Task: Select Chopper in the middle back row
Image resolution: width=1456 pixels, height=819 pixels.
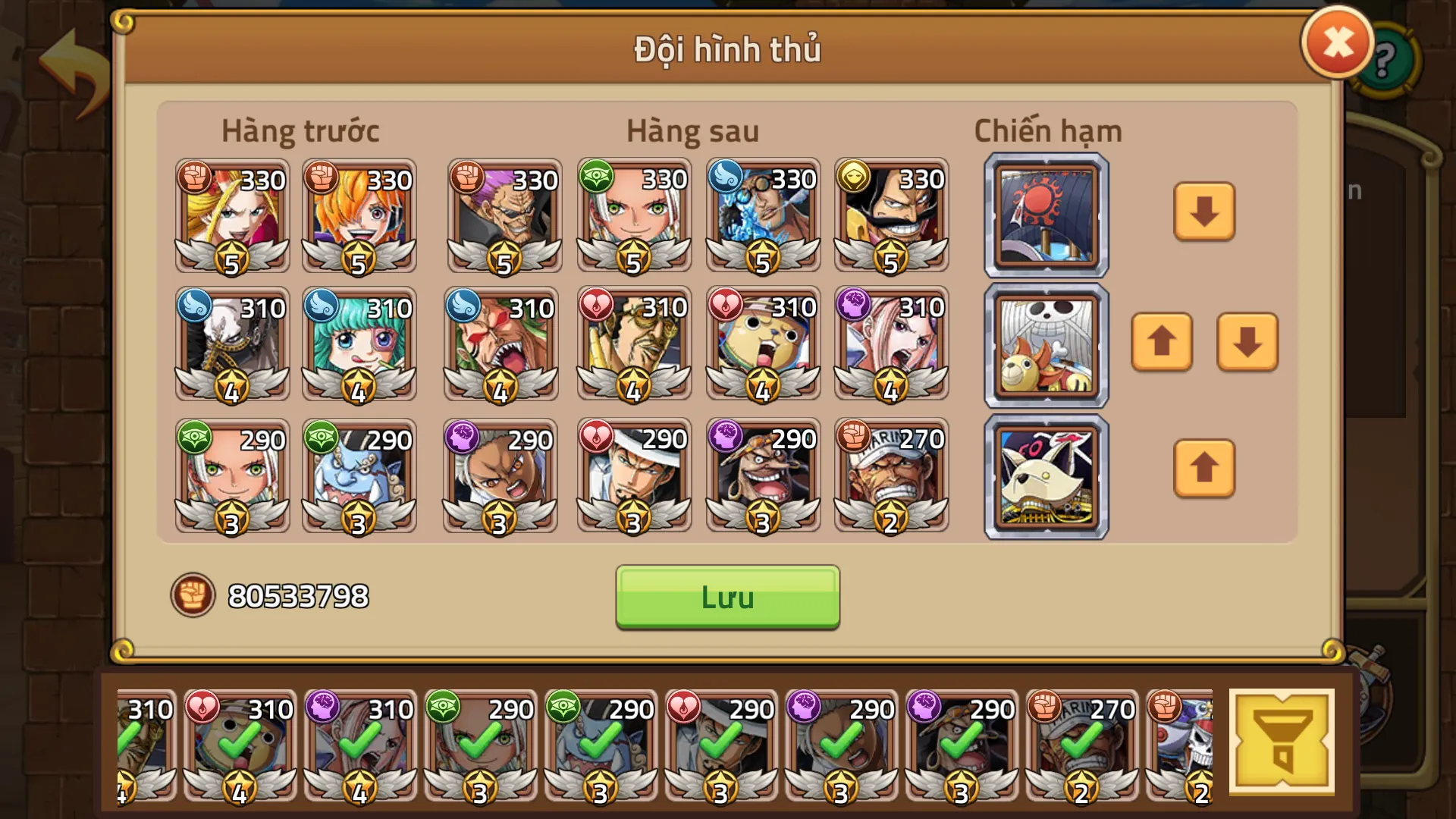Action: coord(762,345)
